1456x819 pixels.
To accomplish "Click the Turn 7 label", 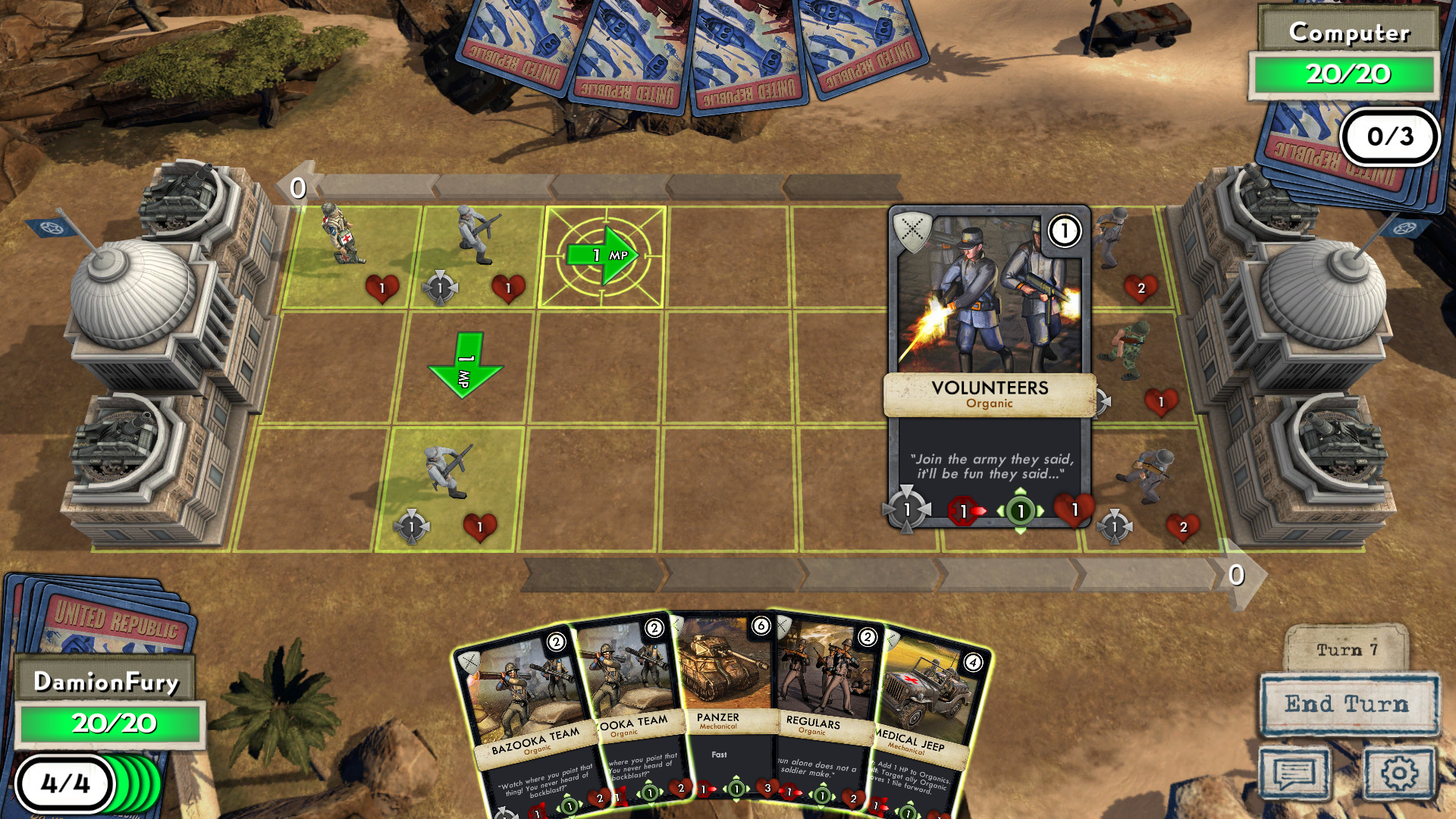I will click(1349, 648).
